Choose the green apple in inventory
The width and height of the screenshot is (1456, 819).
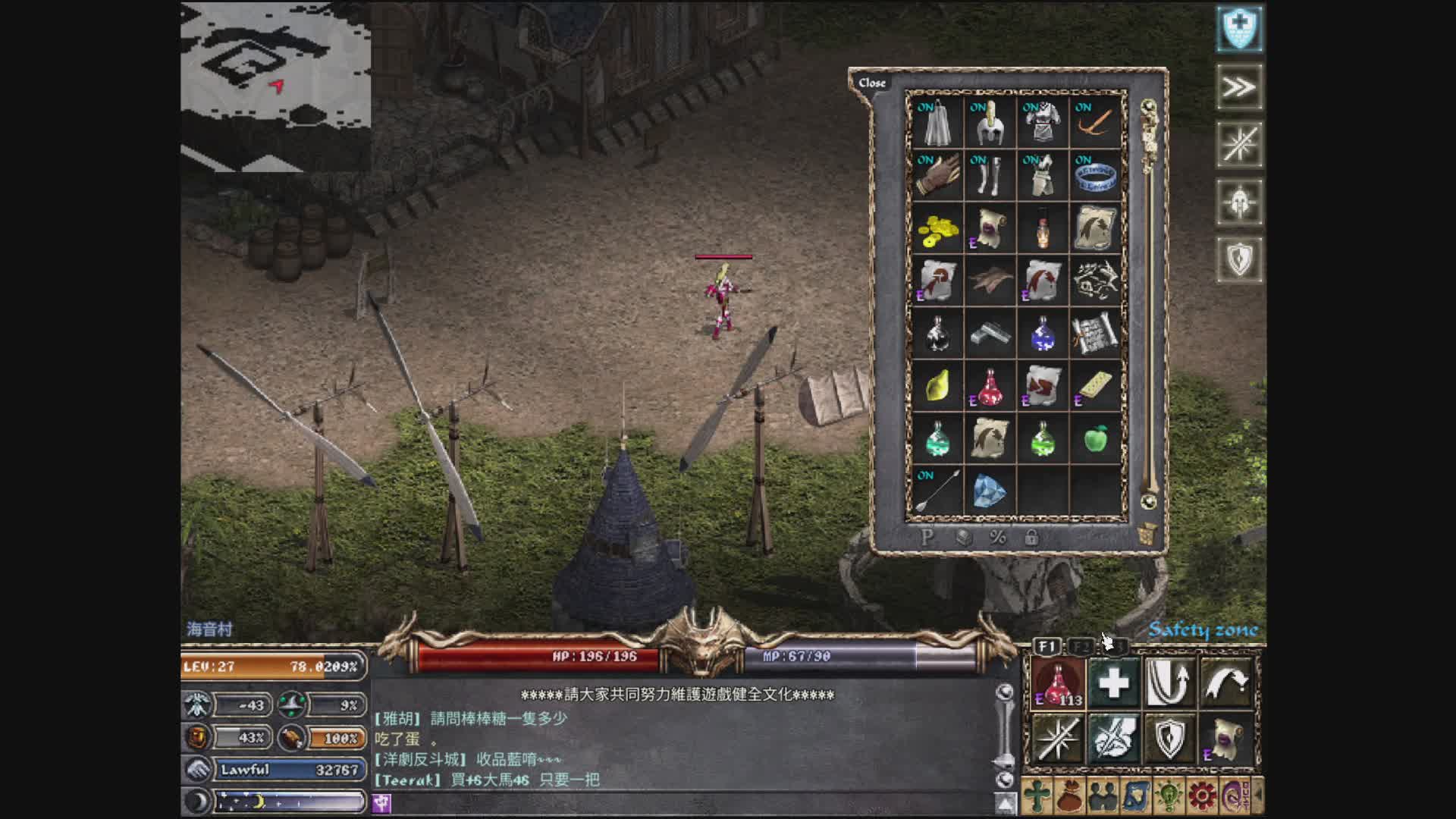[x=1095, y=439]
